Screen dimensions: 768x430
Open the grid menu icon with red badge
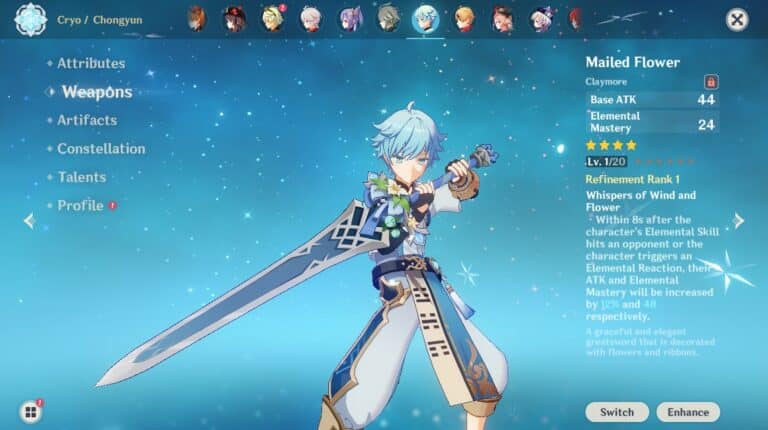tap(31, 411)
